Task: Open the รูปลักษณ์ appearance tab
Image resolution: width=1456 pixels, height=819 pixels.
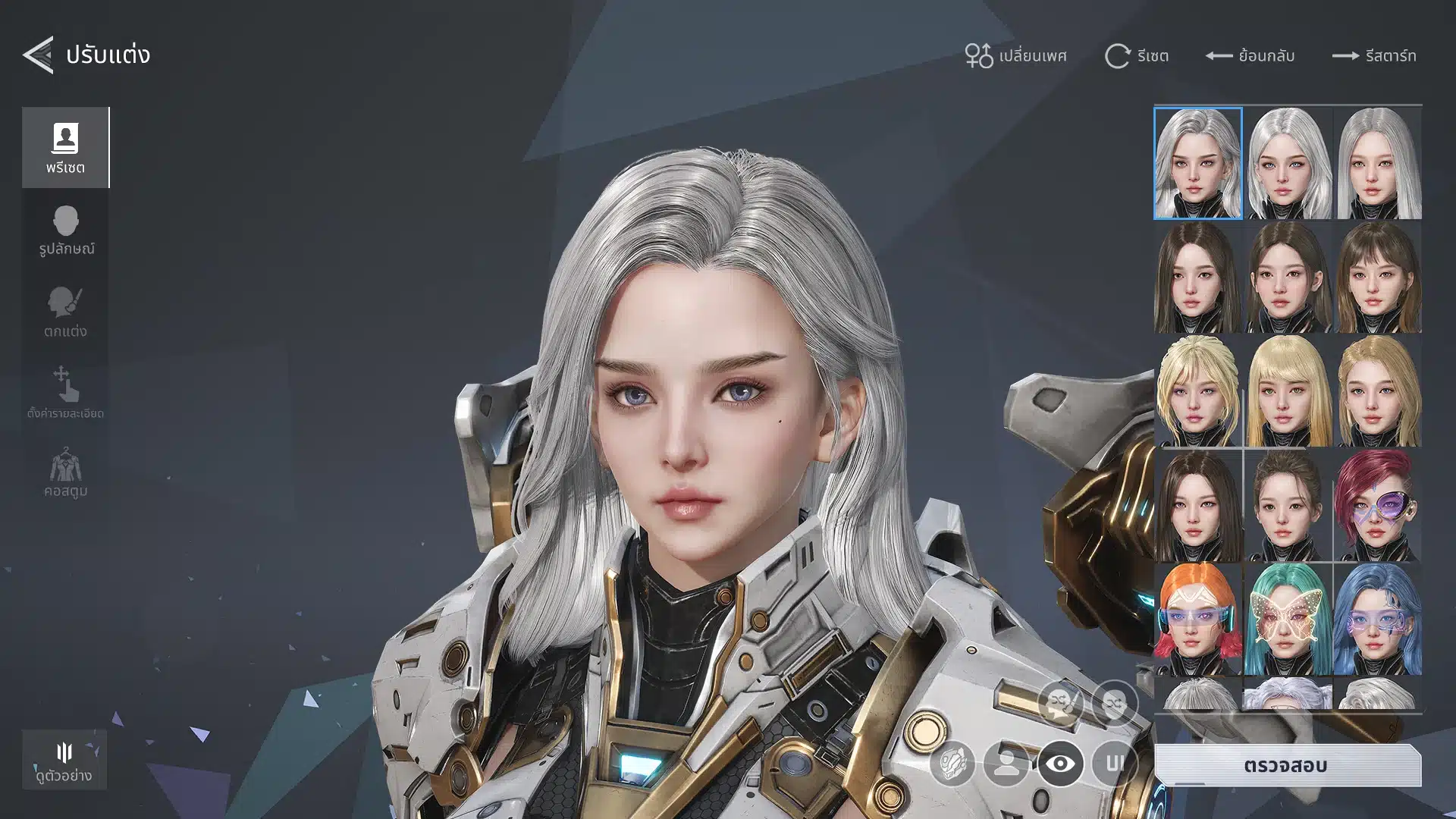Action: pyautogui.click(x=66, y=231)
